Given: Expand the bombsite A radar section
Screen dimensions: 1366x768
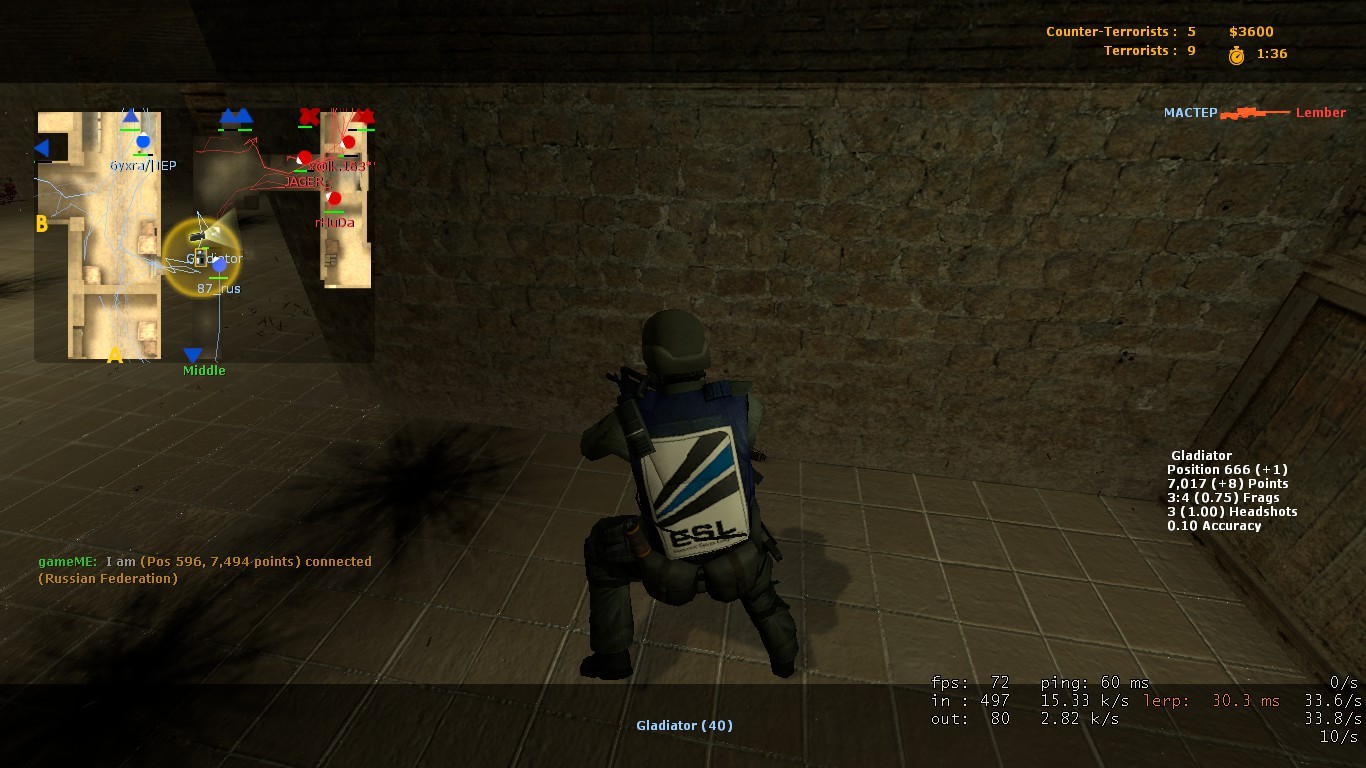Looking at the screenshot, I should click(114, 354).
